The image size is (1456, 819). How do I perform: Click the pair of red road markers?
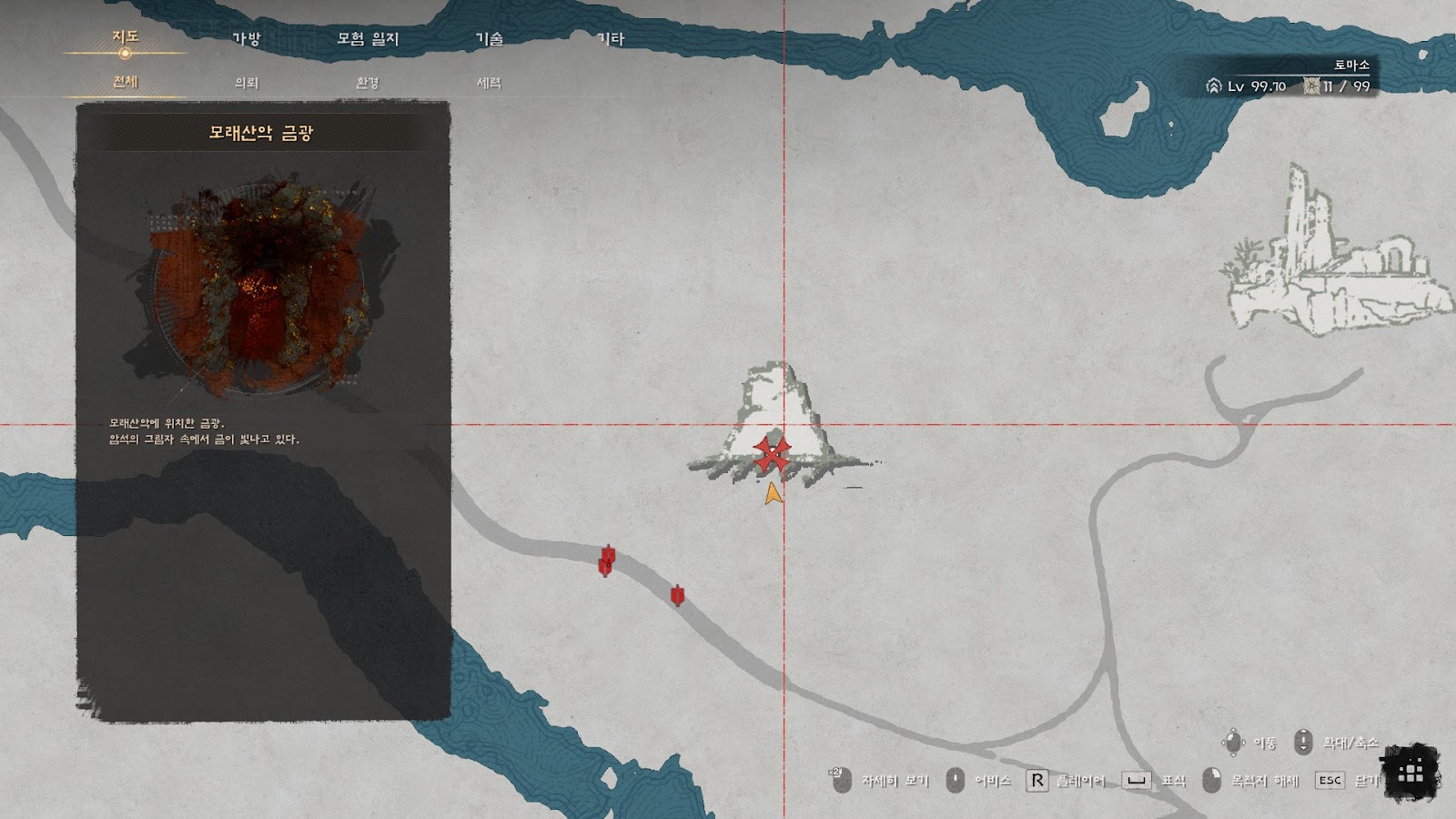point(607,561)
